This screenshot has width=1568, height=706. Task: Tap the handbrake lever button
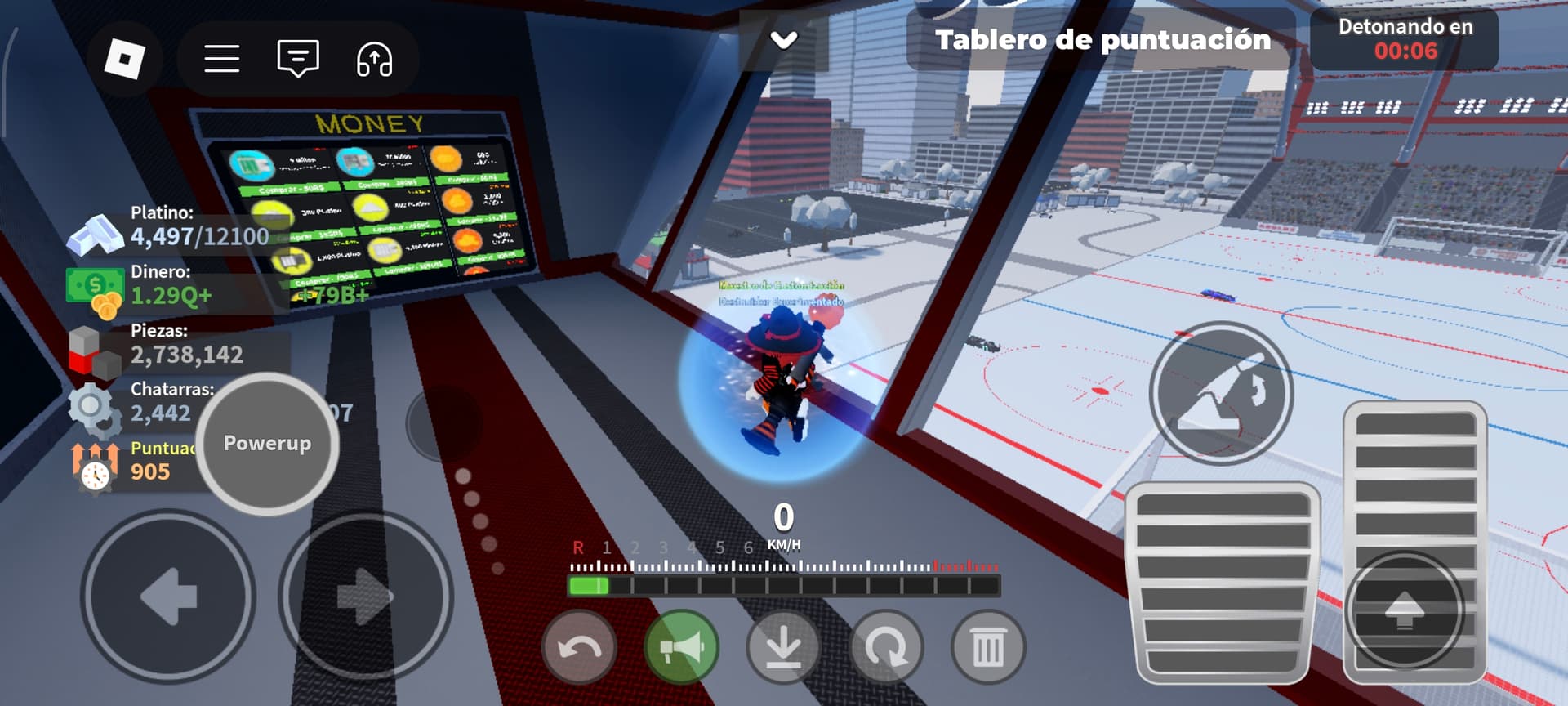pos(1221,393)
